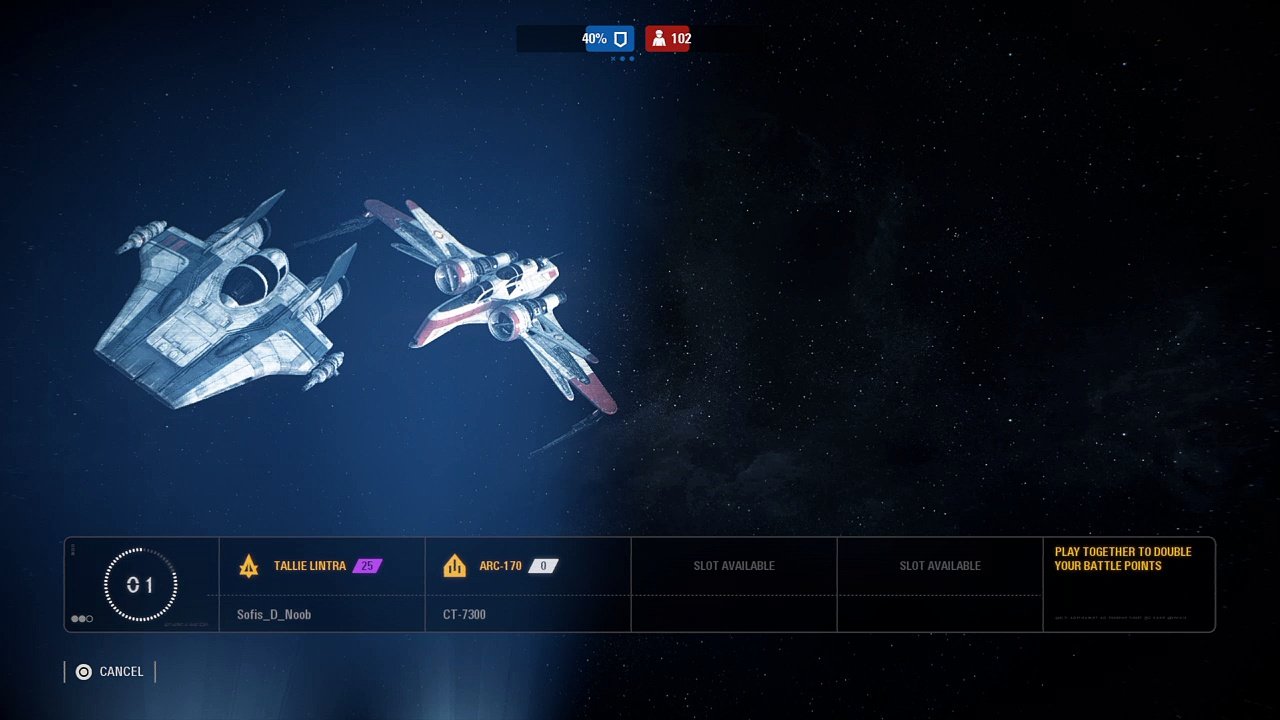Viewport: 1280px width, 720px height.
Task: Click the Cancel button
Action: [x=110, y=672]
